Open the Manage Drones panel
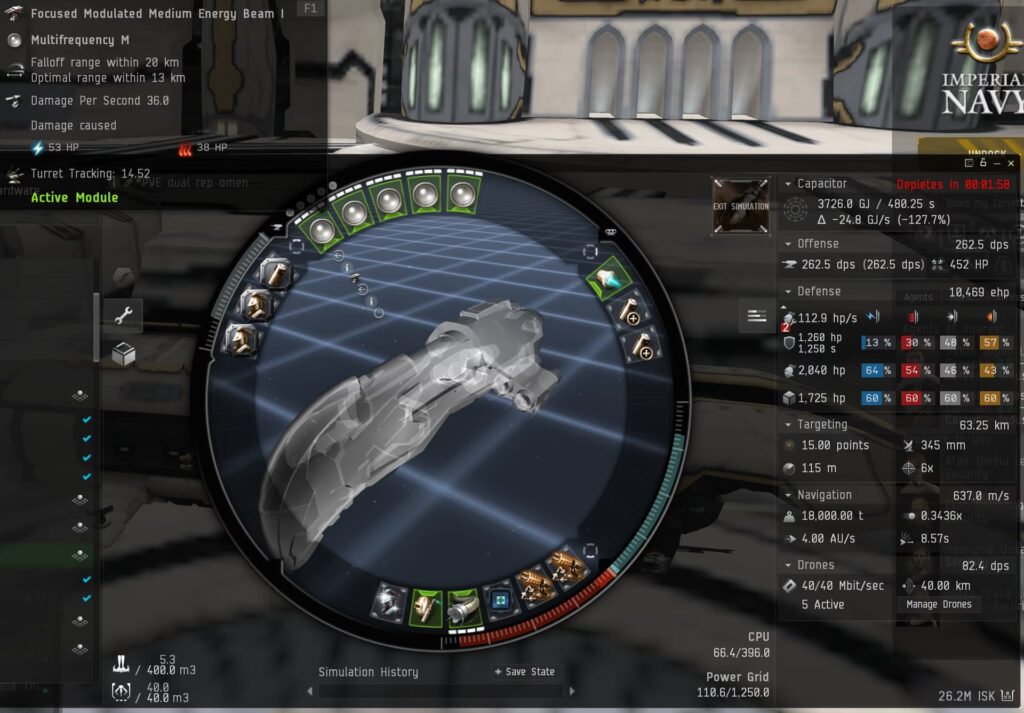The image size is (1024, 713). click(938, 604)
